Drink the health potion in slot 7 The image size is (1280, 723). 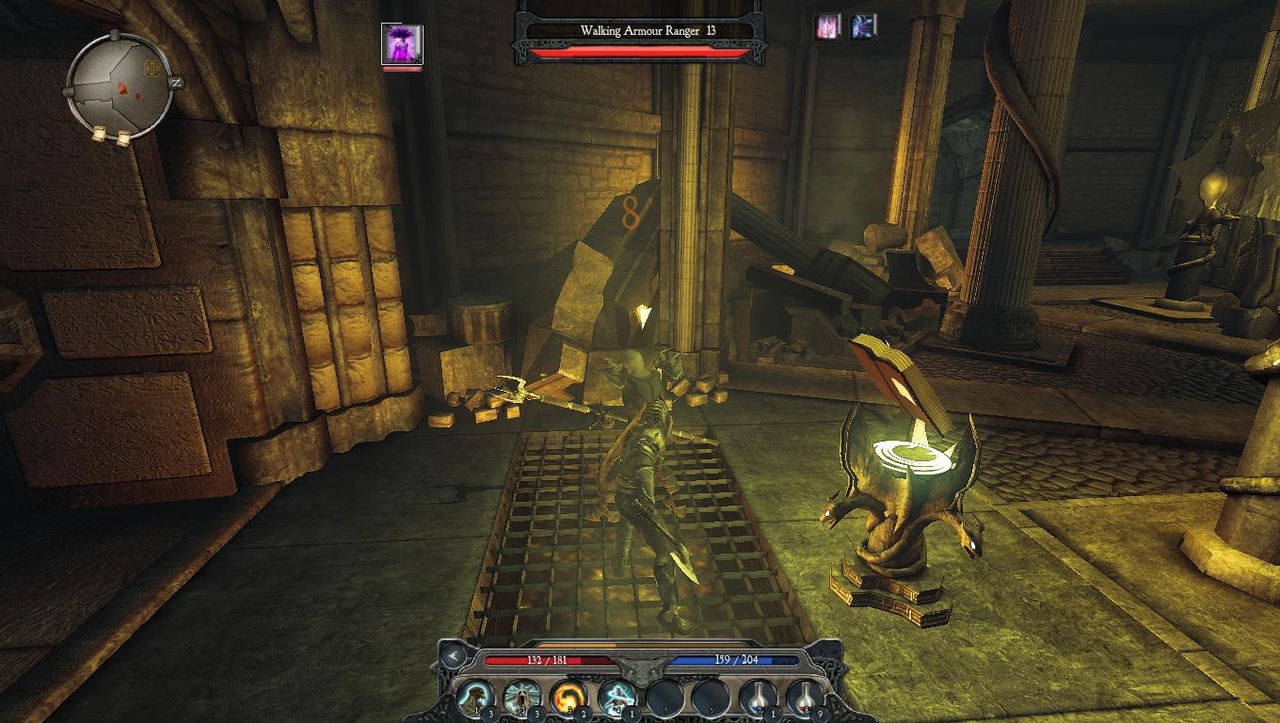(x=757, y=696)
